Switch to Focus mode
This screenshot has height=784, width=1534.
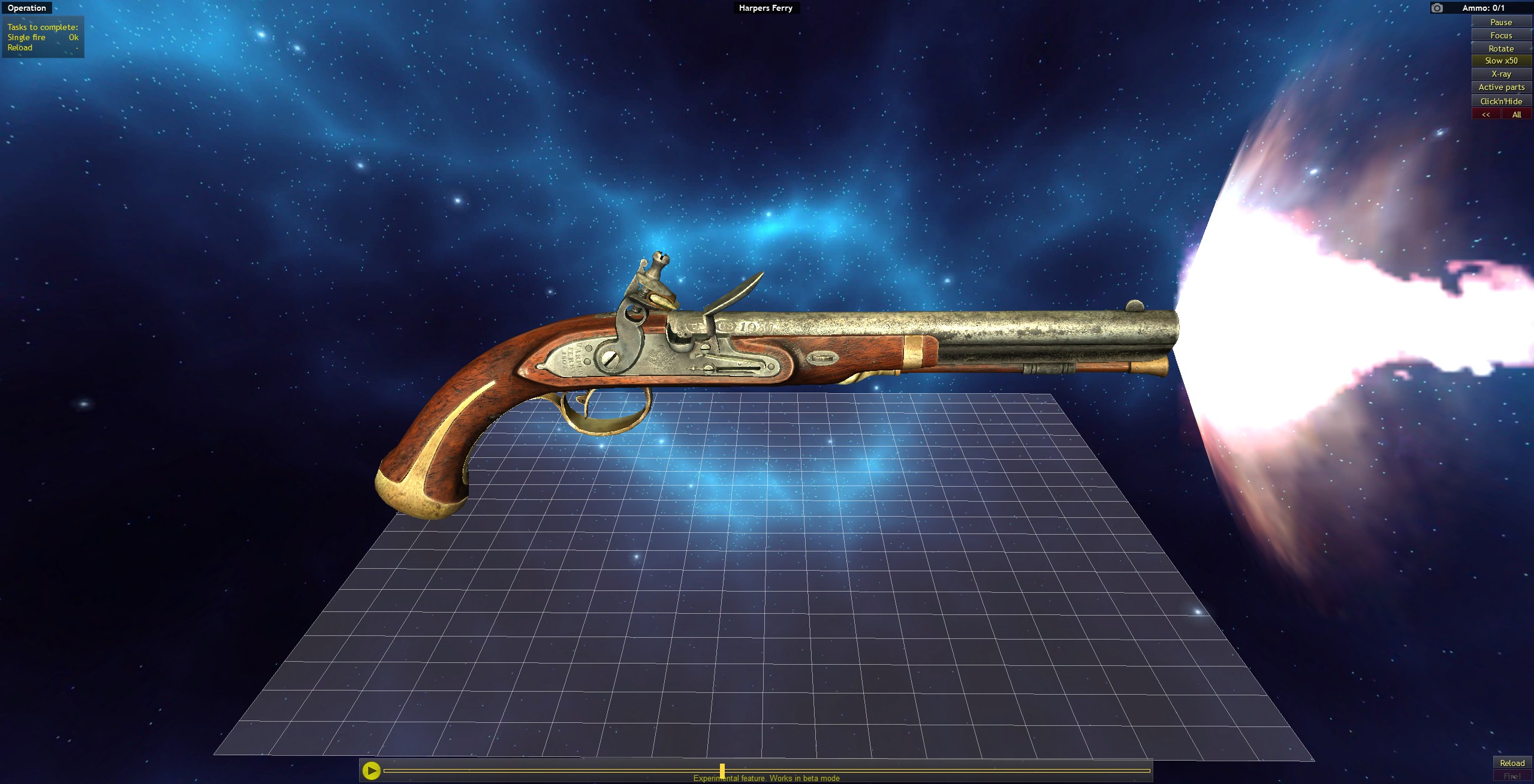coord(1502,35)
